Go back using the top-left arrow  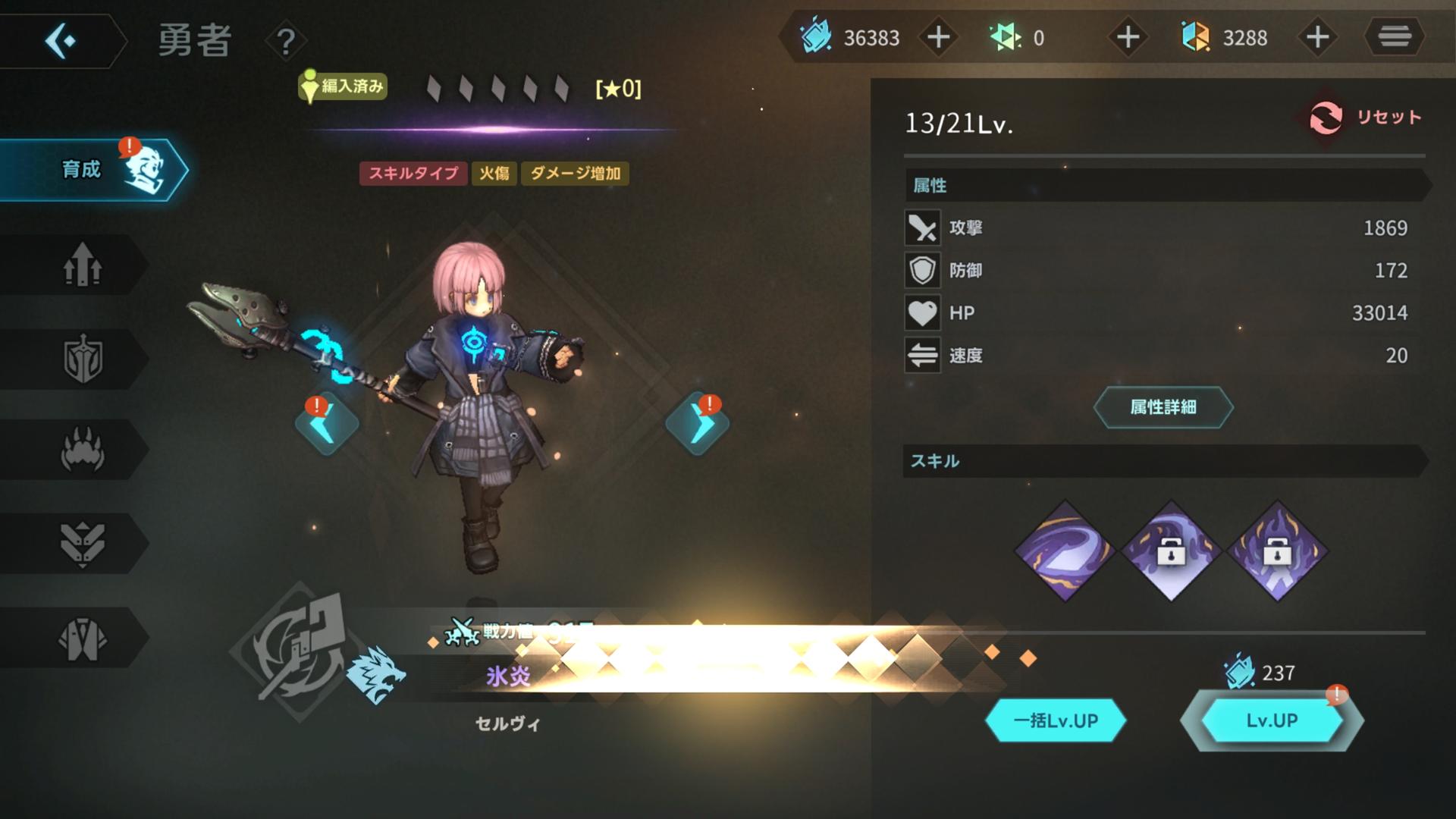[x=61, y=40]
